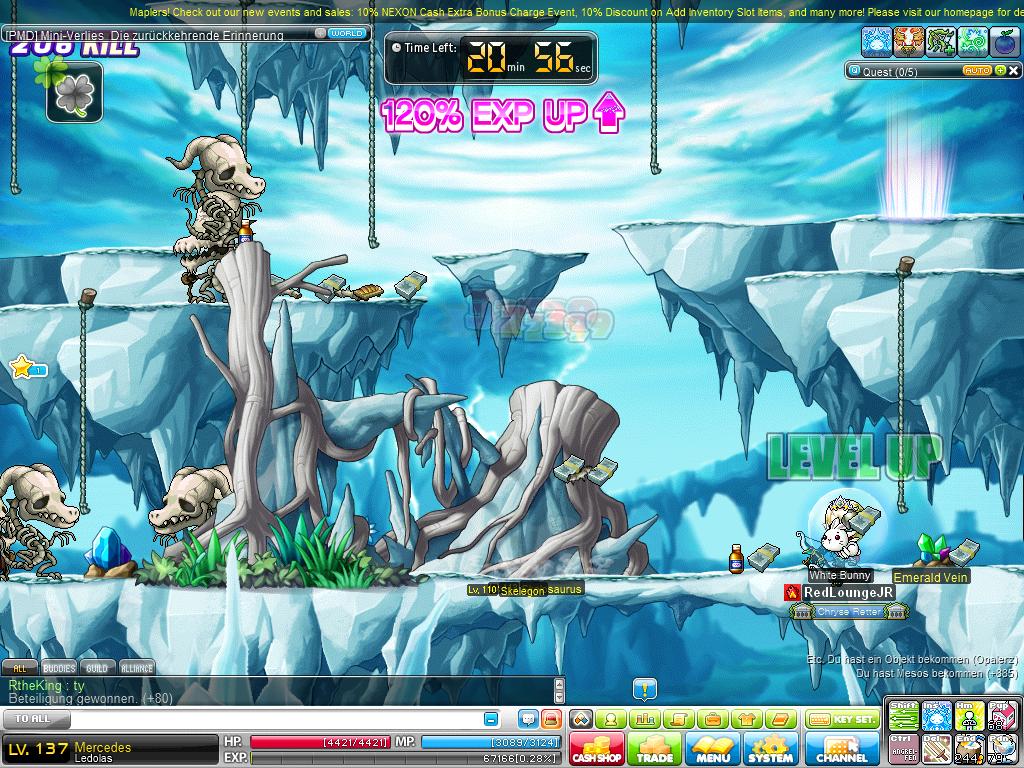The height and width of the screenshot is (768, 1024).
Task: Click the yellow star notification icon
Action: tap(21, 368)
